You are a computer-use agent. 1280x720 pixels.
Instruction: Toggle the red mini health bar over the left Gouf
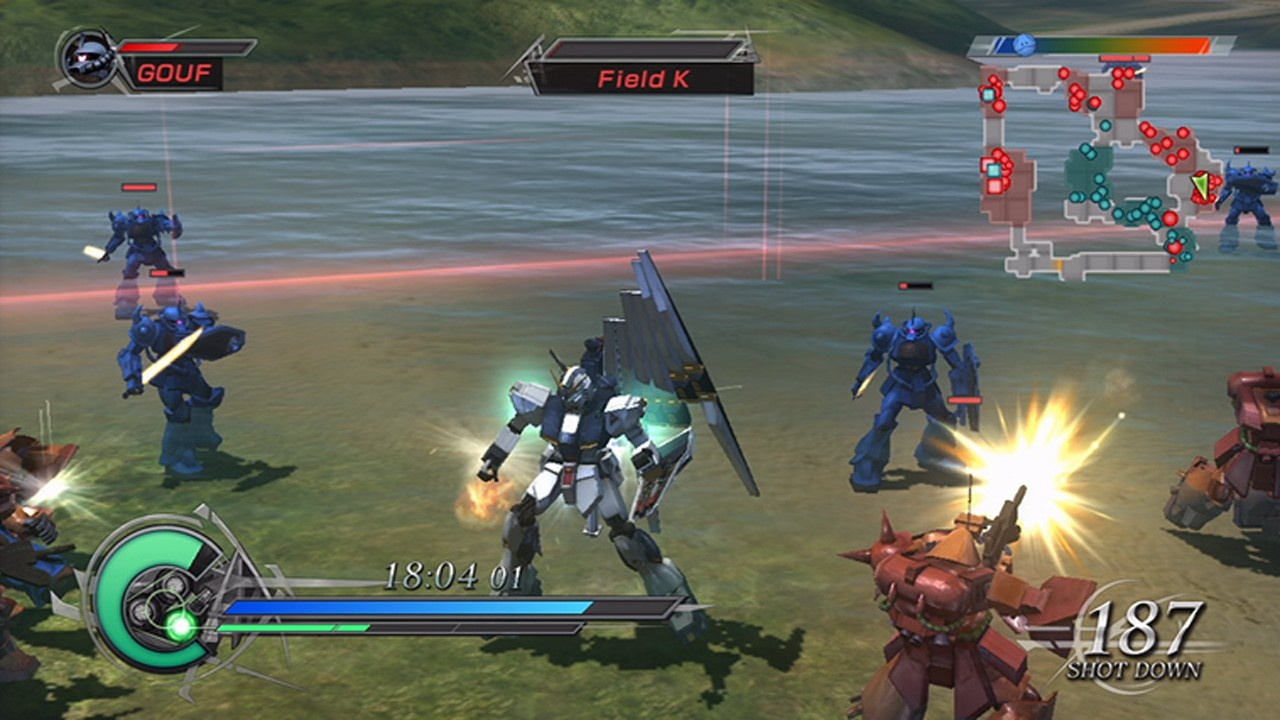point(138,186)
